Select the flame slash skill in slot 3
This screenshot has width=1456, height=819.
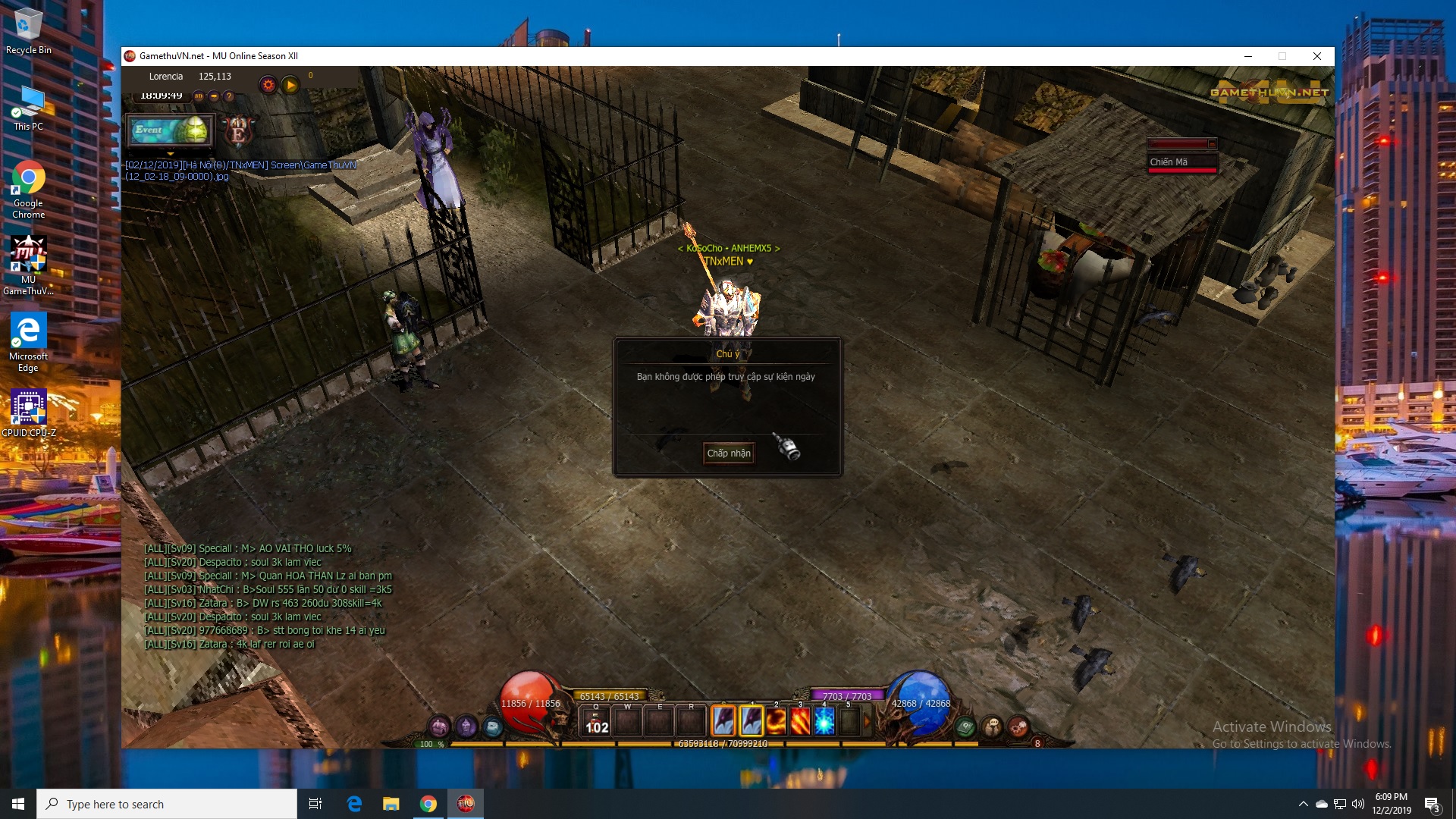pos(800,721)
